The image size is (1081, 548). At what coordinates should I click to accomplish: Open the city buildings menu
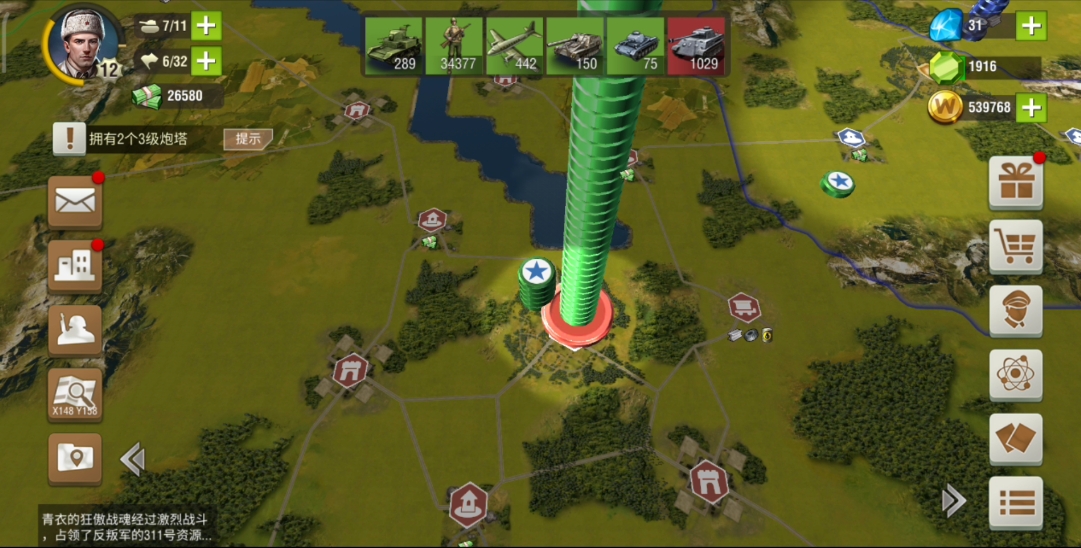[75, 266]
